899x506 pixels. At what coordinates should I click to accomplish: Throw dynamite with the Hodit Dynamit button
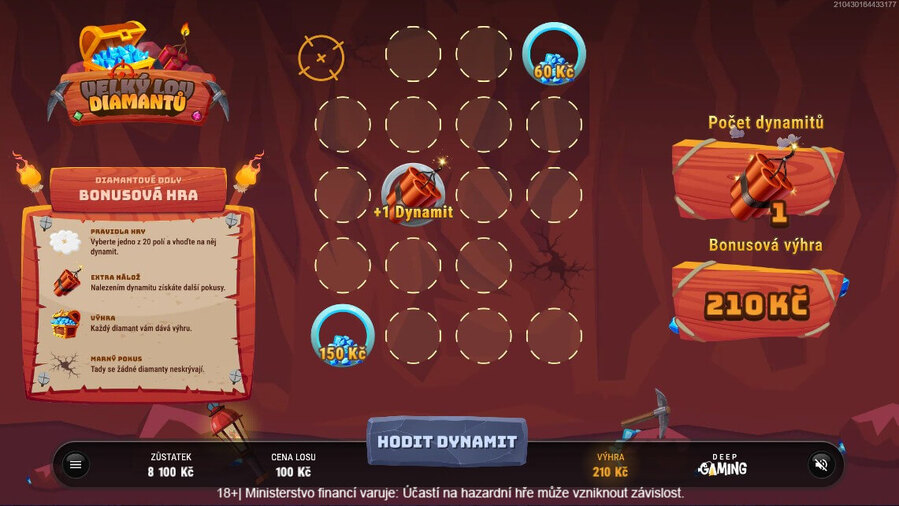tap(445, 441)
